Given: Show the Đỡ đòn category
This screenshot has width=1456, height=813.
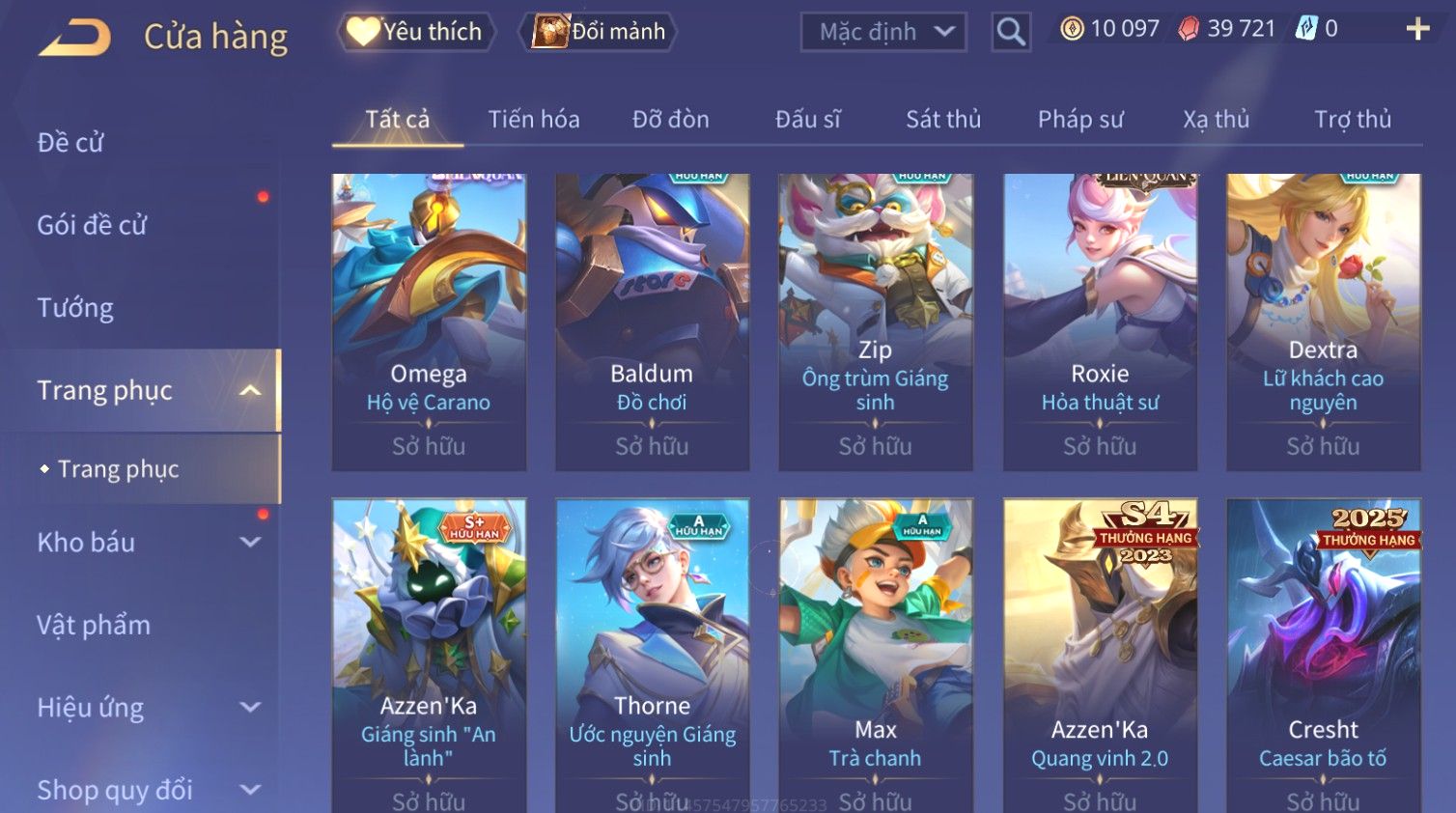Looking at the screenshot, I should pyautogui.click(x=670, y=120).
